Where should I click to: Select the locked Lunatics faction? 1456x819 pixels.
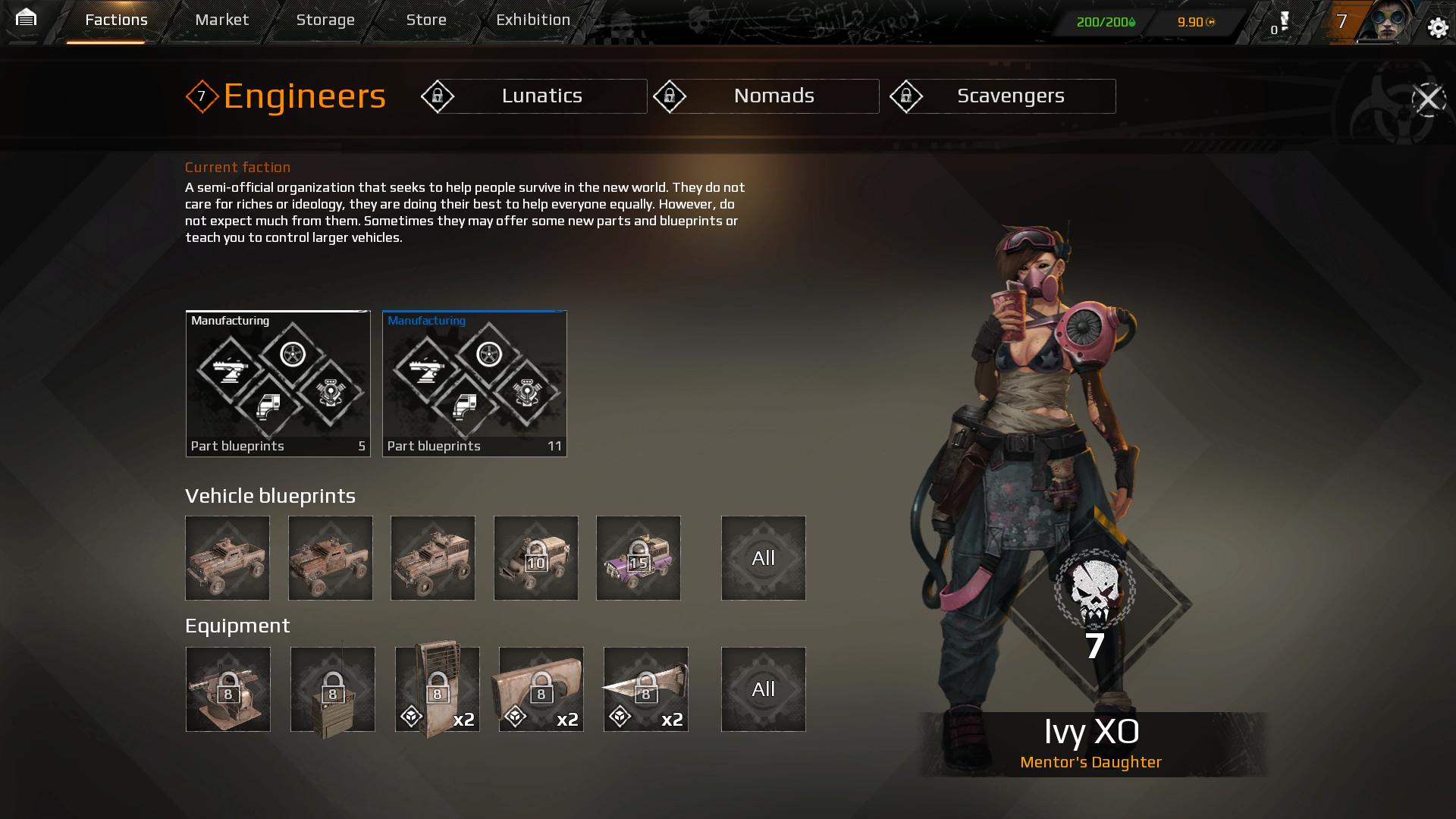click(534, 96)
